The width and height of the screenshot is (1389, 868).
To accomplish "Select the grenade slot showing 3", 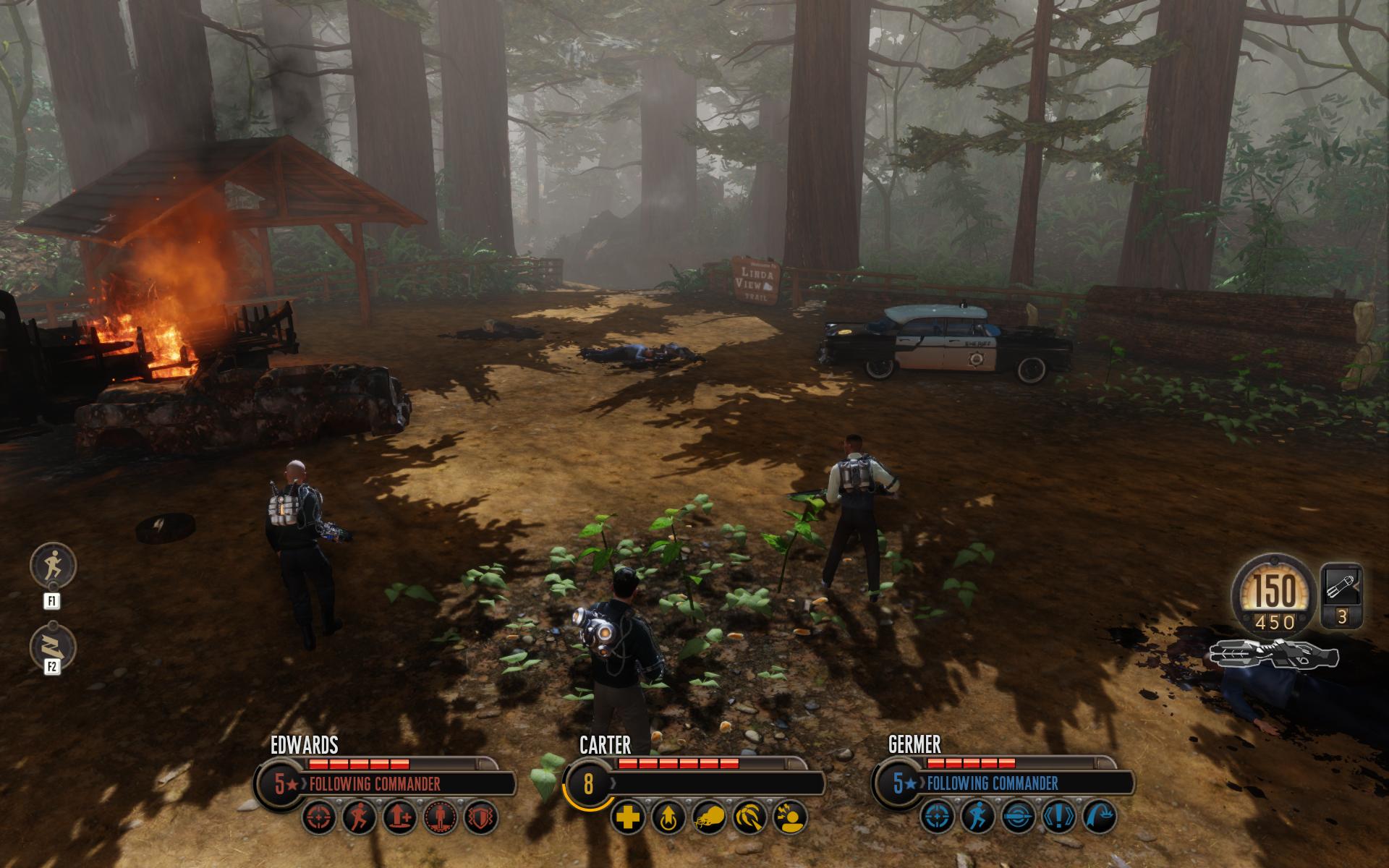I will pyautogui.click(x=1341, y=595).
